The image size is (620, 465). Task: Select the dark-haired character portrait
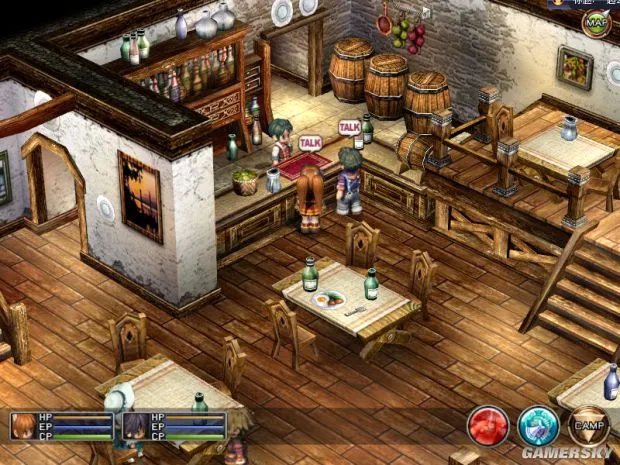tap(134, 427)
